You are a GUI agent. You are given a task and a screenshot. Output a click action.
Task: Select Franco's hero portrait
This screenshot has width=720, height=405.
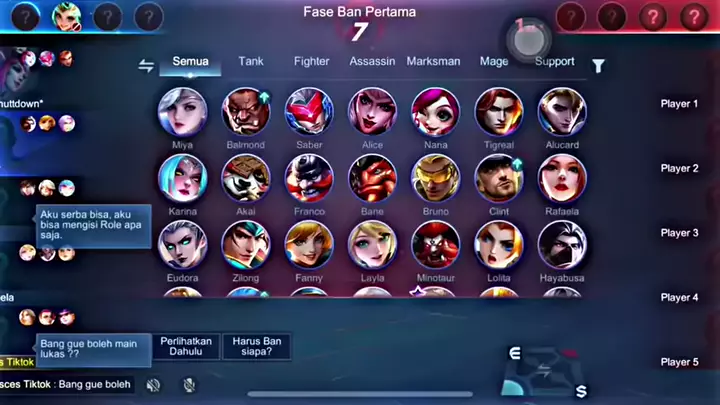tap(309, 178)
